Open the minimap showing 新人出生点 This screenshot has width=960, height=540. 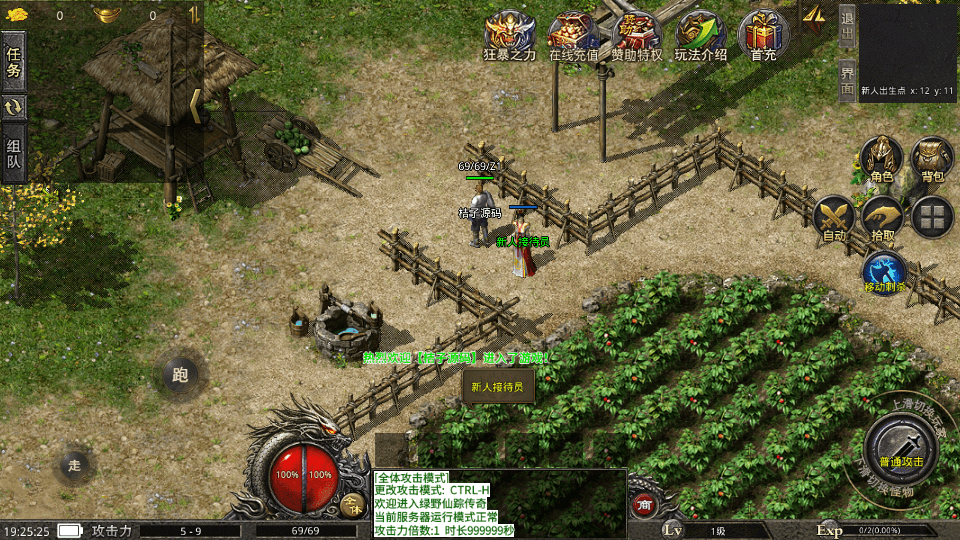[907, 50]
